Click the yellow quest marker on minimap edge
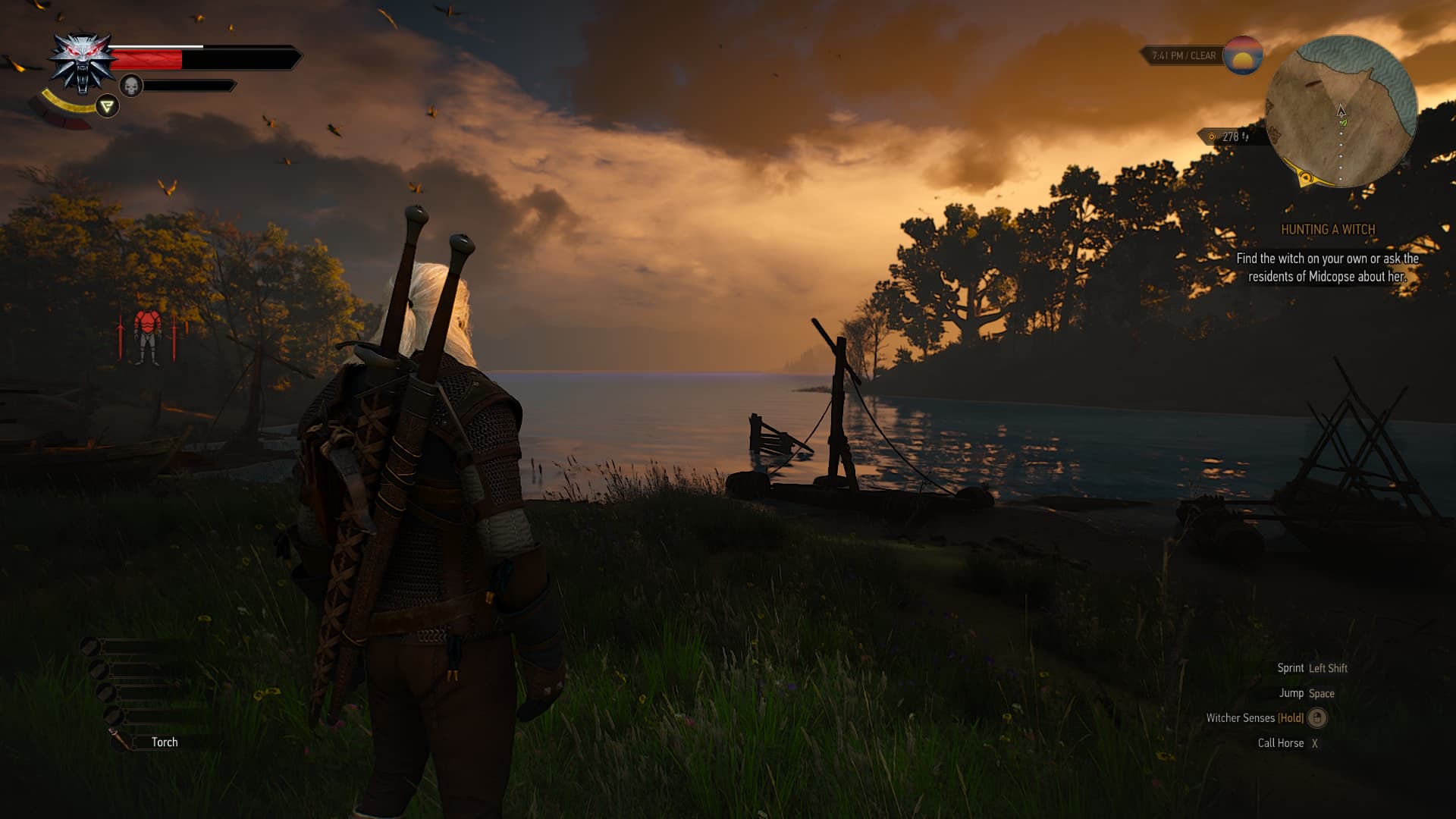This screenshot has width=1456, height=819. pos(1306,178)
